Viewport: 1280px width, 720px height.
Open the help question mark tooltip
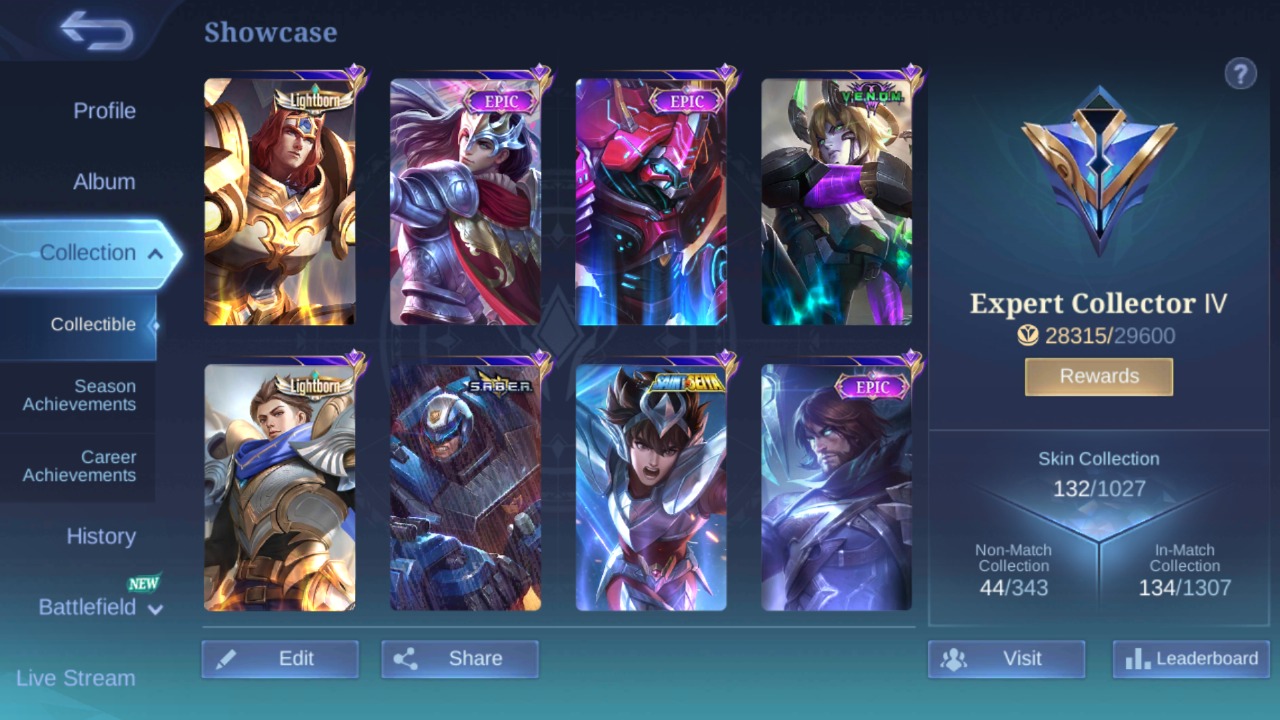click(x=1241, y=74)
